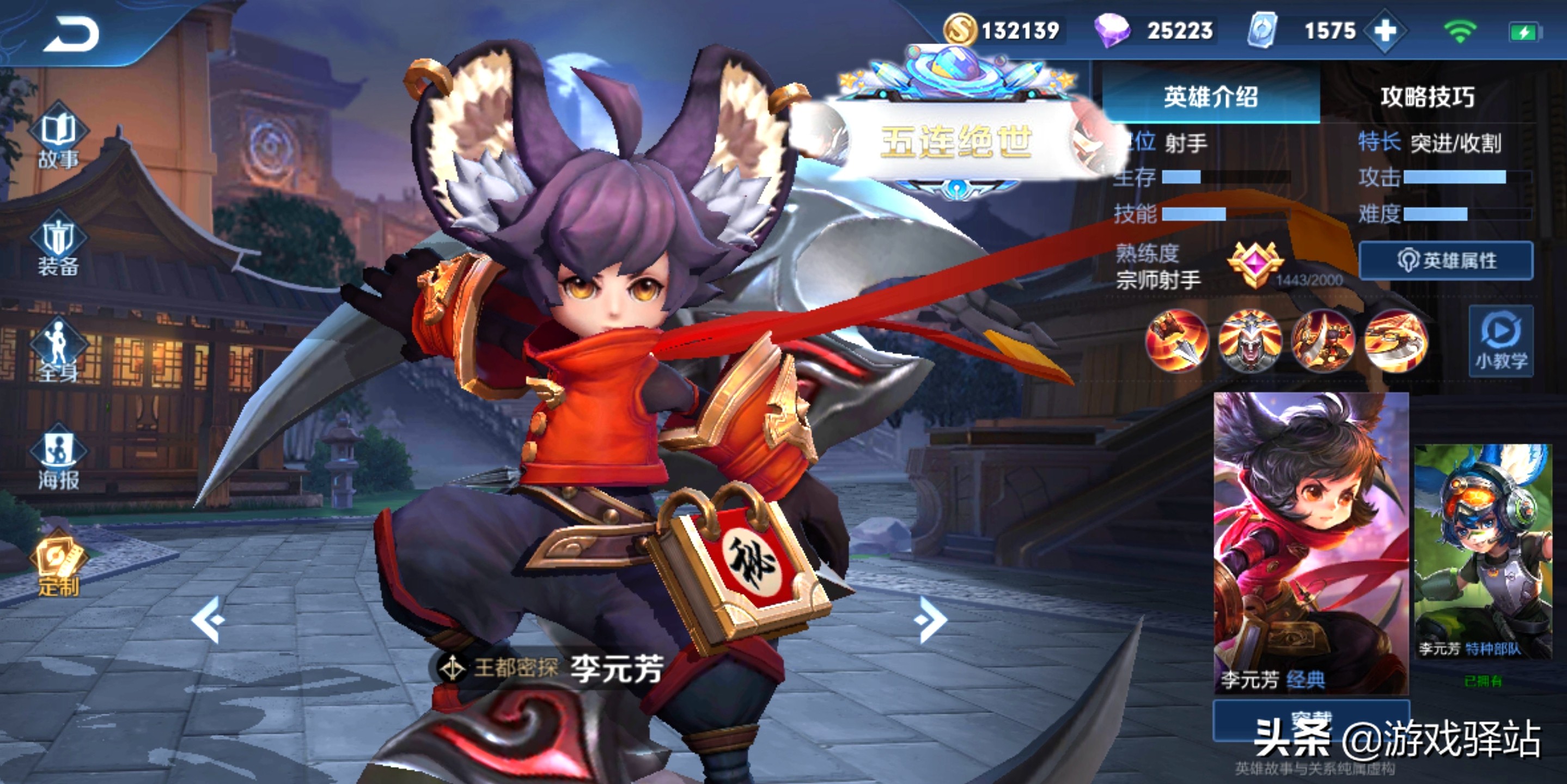The image size is (1567, 784).
Task: View the spinning blade ultimate skill icon
Action: tap(1395, 341)
